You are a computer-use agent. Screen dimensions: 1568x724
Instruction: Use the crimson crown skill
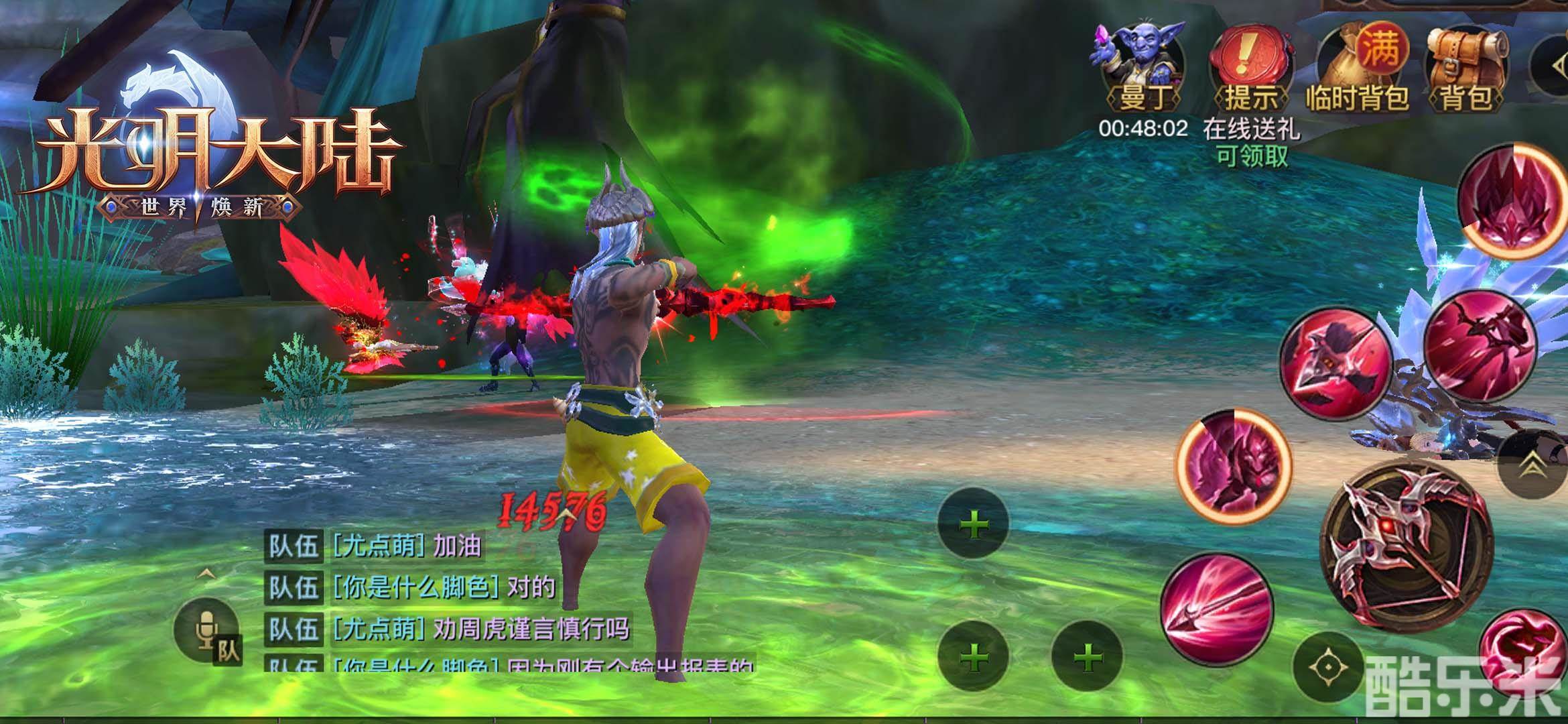(x=1511, y=200)
